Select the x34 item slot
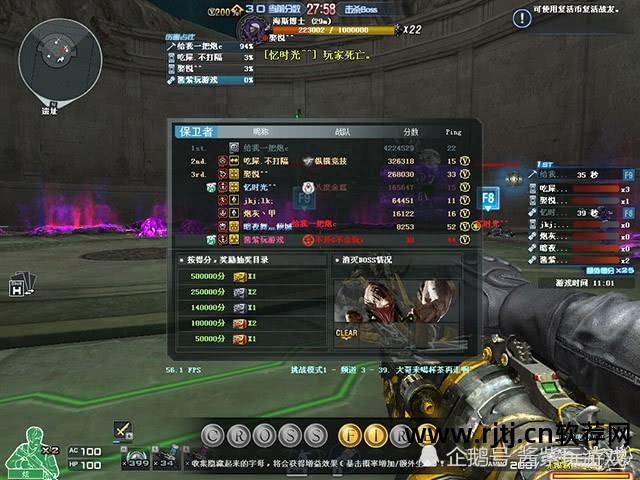This screenshot has width=640, height=480. [x=165, y=460]
